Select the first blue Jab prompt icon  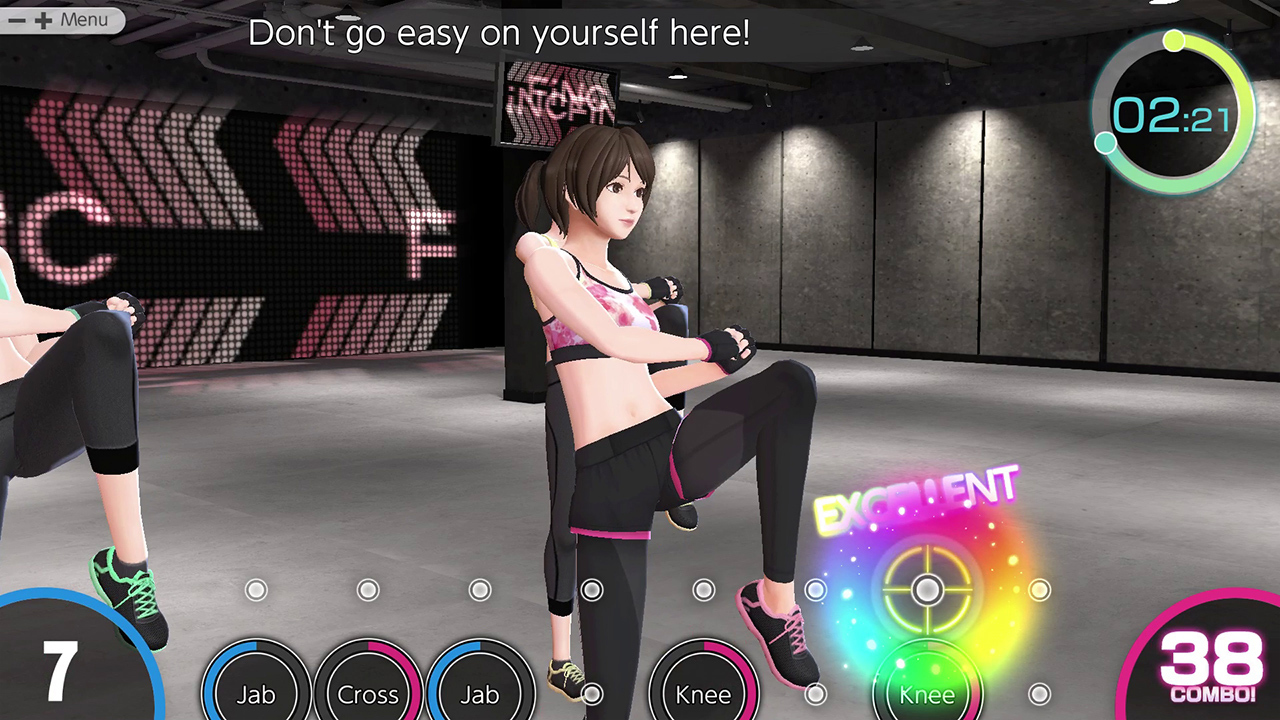point(255,694)
